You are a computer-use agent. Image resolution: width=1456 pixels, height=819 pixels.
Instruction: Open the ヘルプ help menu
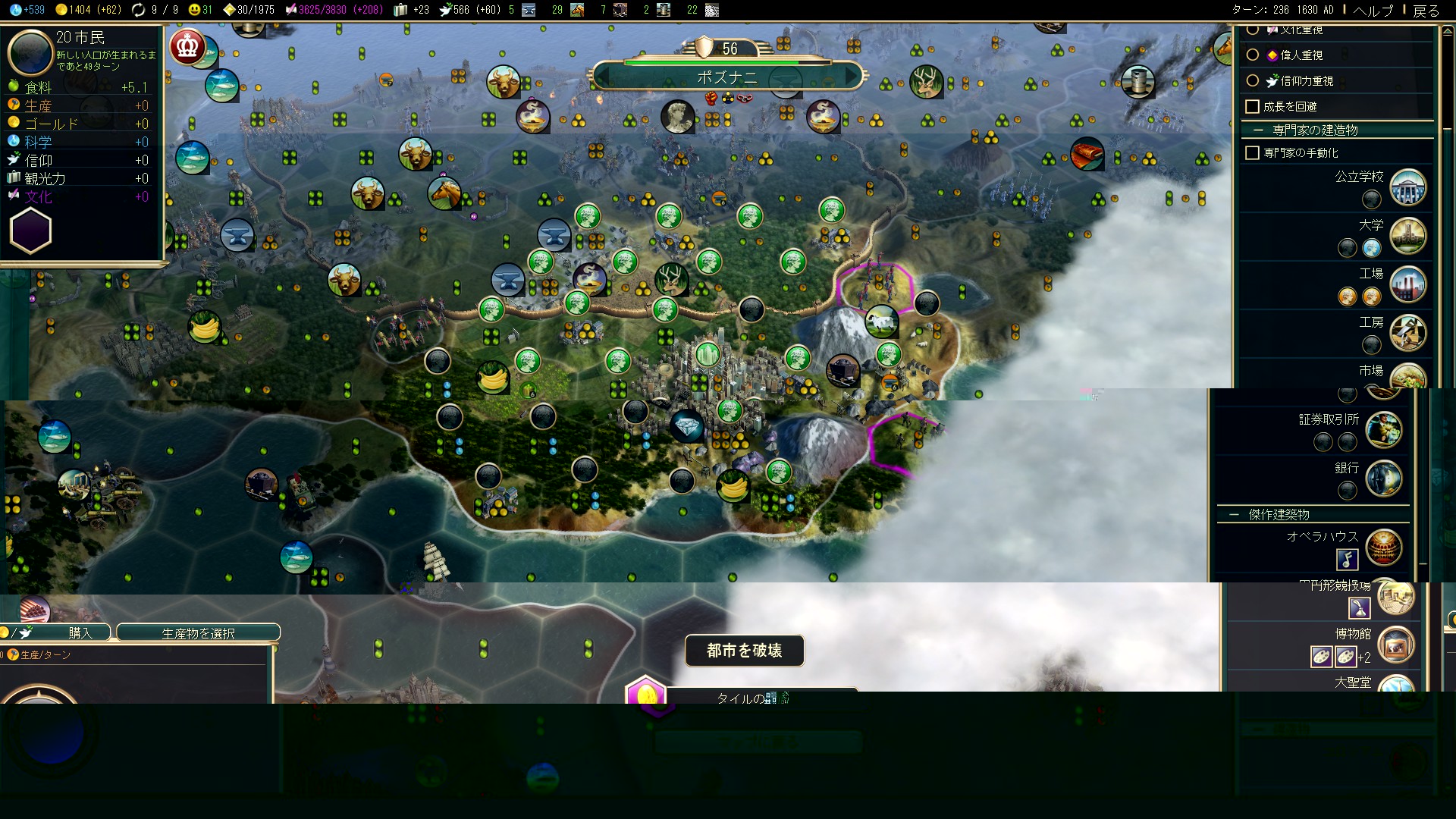1373,10
